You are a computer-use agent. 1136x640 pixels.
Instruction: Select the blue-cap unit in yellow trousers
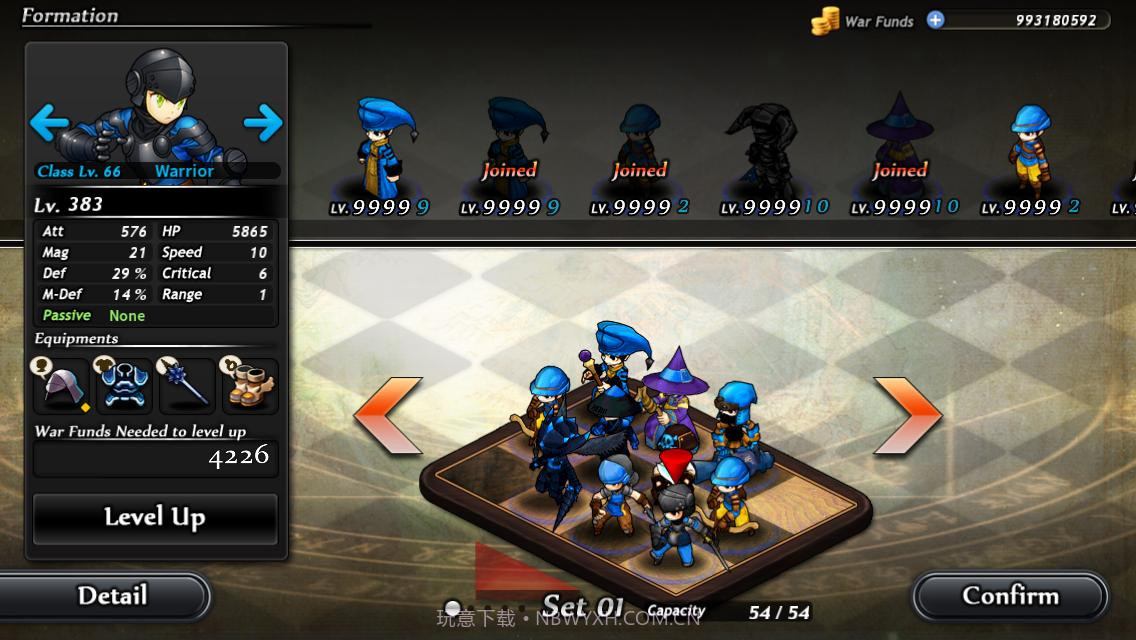[1028, 148]
